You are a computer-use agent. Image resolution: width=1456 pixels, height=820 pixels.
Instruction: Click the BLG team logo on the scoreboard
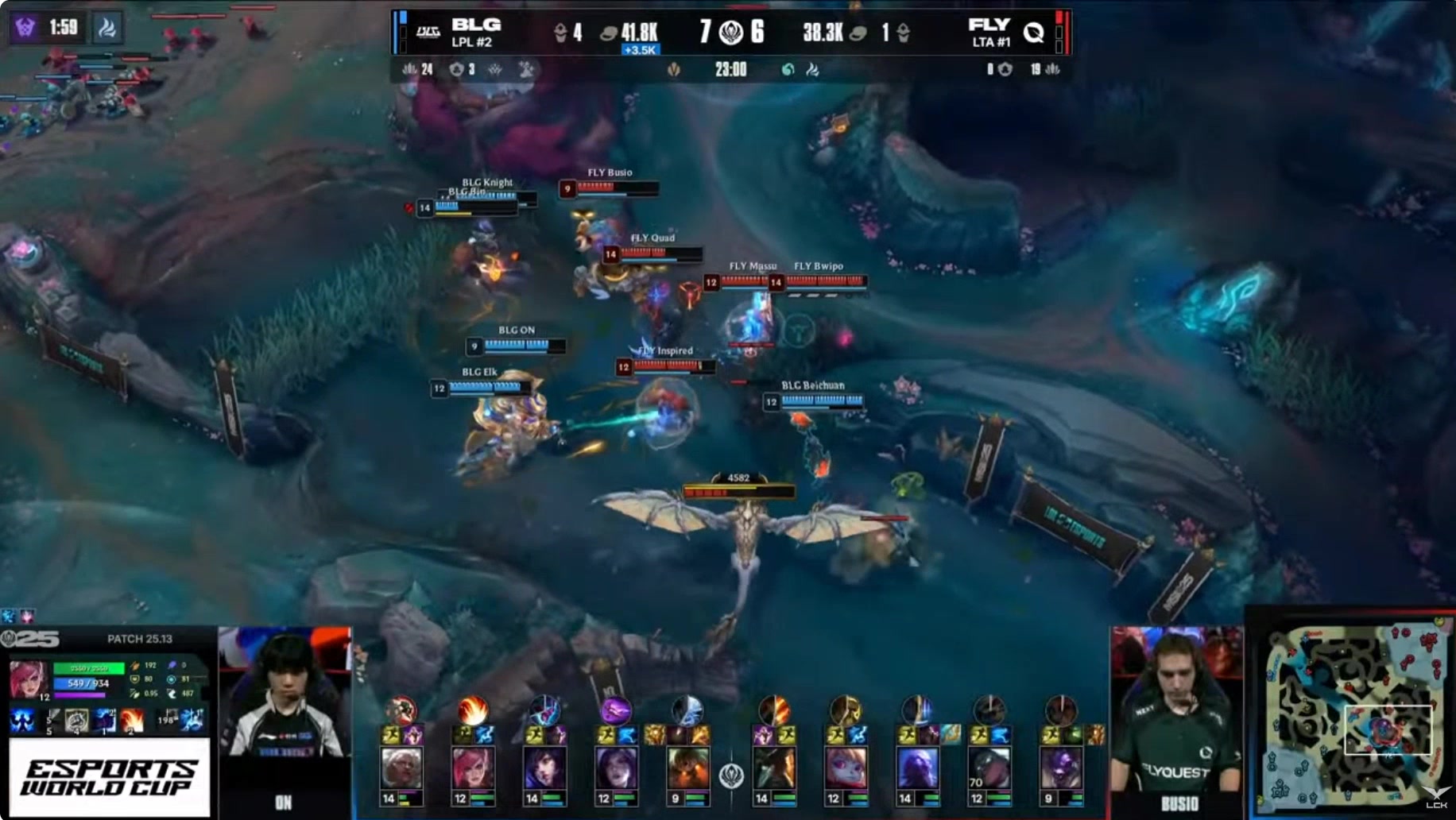(x=428, y=32)
